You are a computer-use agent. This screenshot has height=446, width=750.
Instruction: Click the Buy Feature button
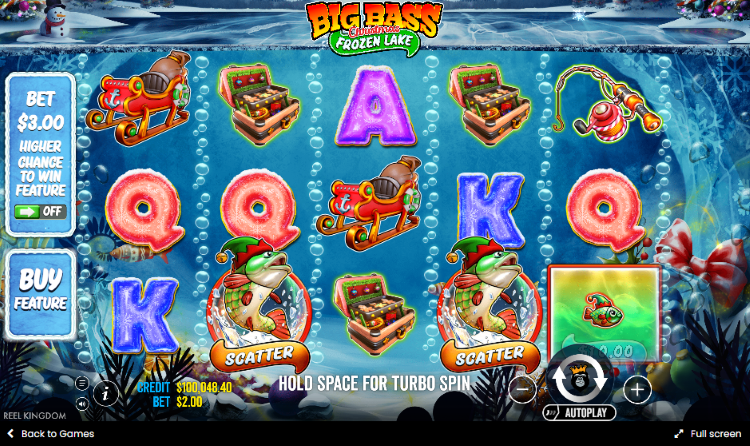(x=41, y=290)
